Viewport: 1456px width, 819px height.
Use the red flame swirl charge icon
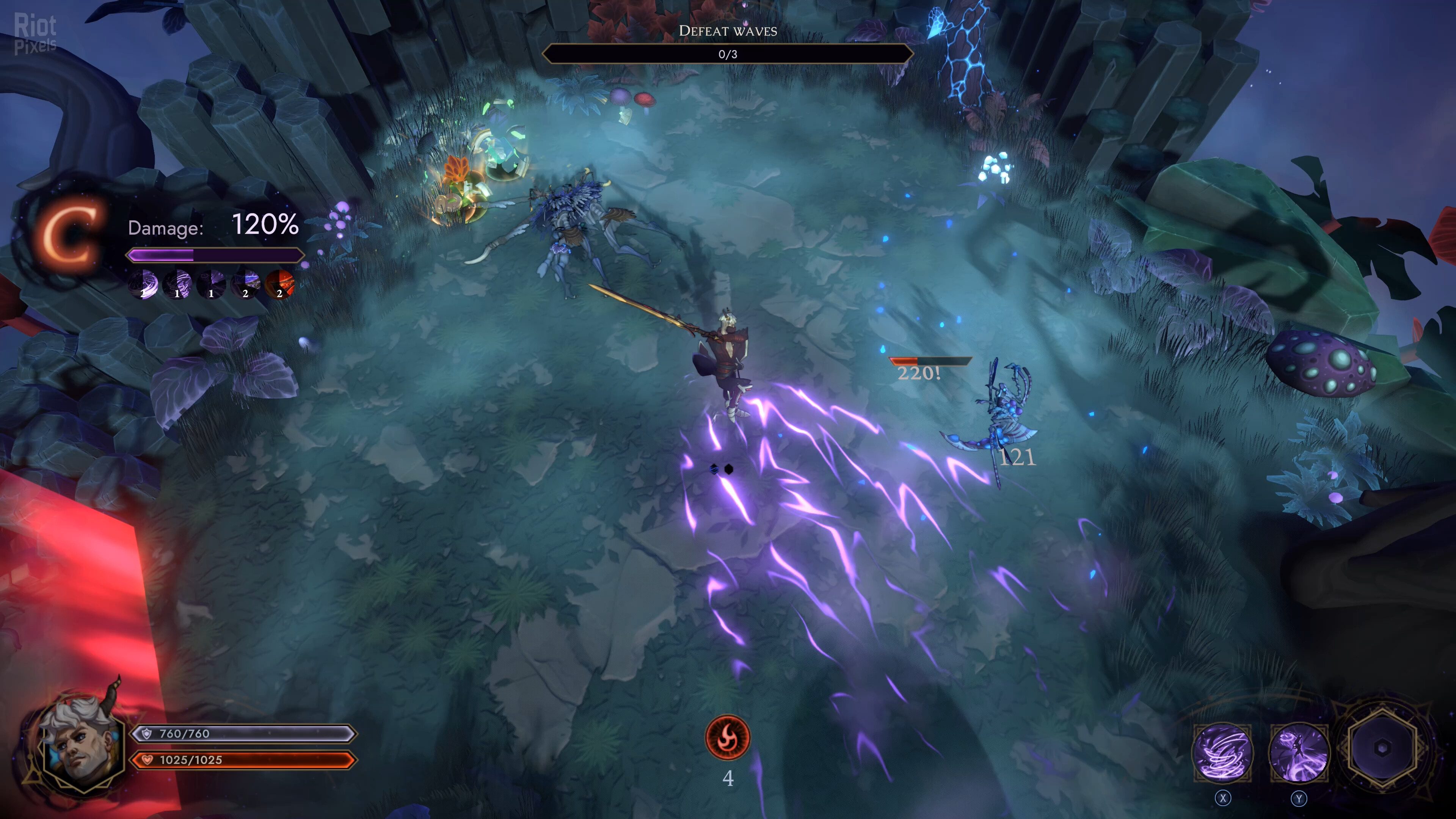728,737
